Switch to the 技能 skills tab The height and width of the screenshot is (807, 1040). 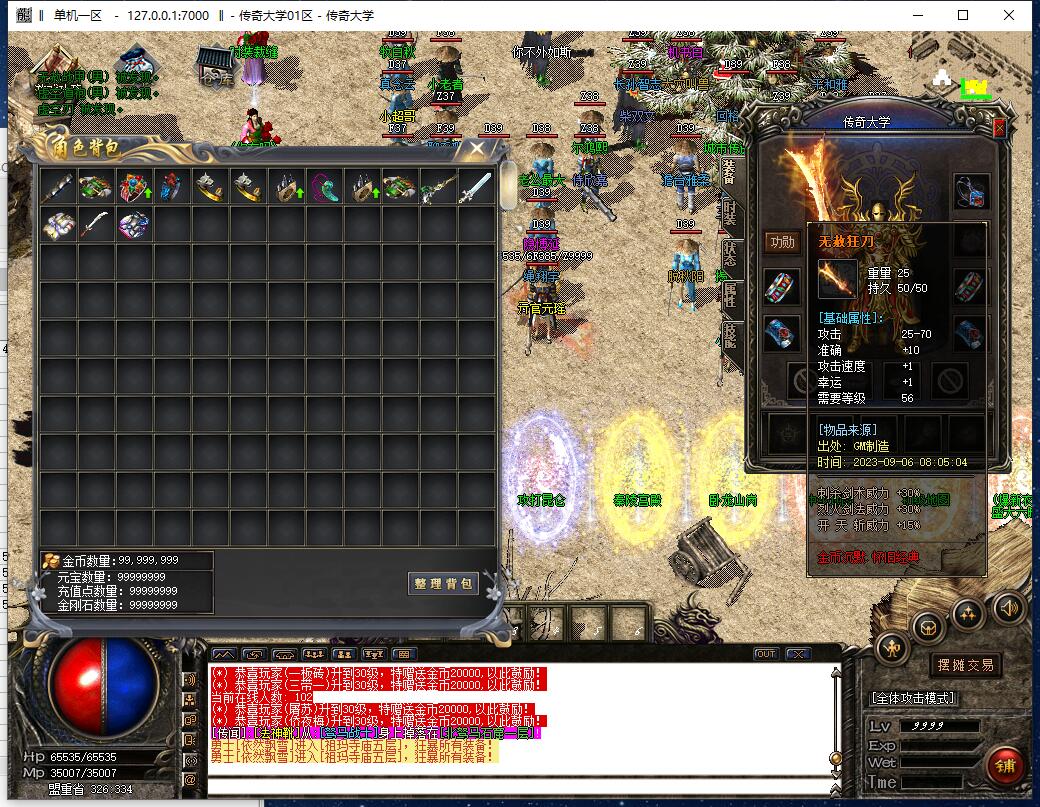[730, 335]
